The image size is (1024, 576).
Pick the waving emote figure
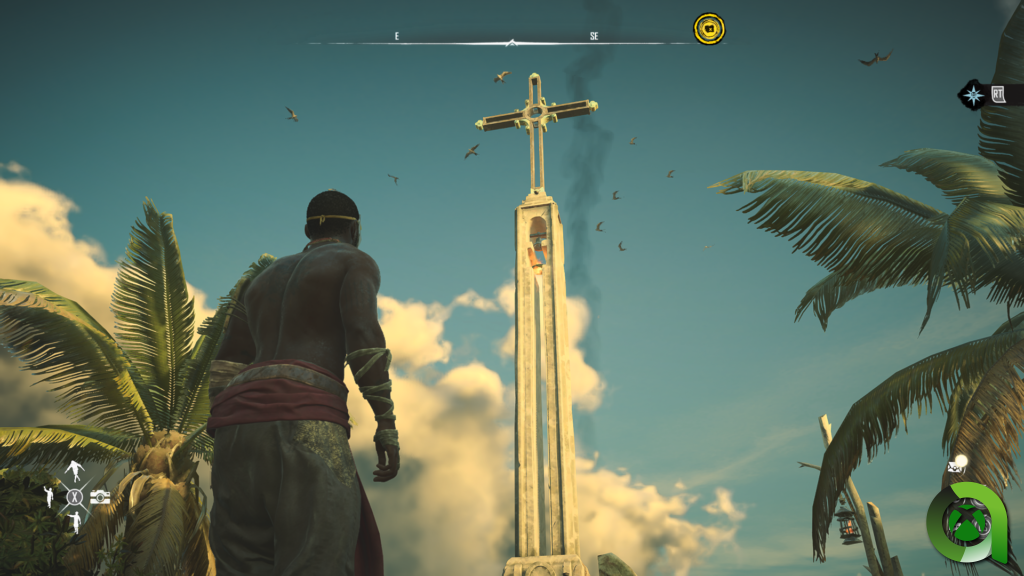click(x=48, y=496)
